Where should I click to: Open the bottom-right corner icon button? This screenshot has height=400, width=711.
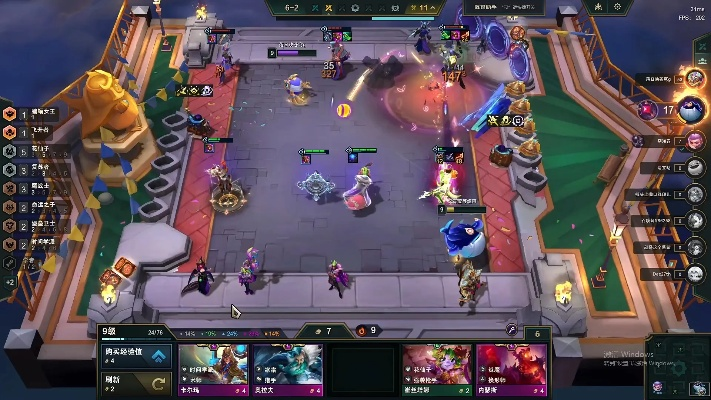click(x=697, y=389)
